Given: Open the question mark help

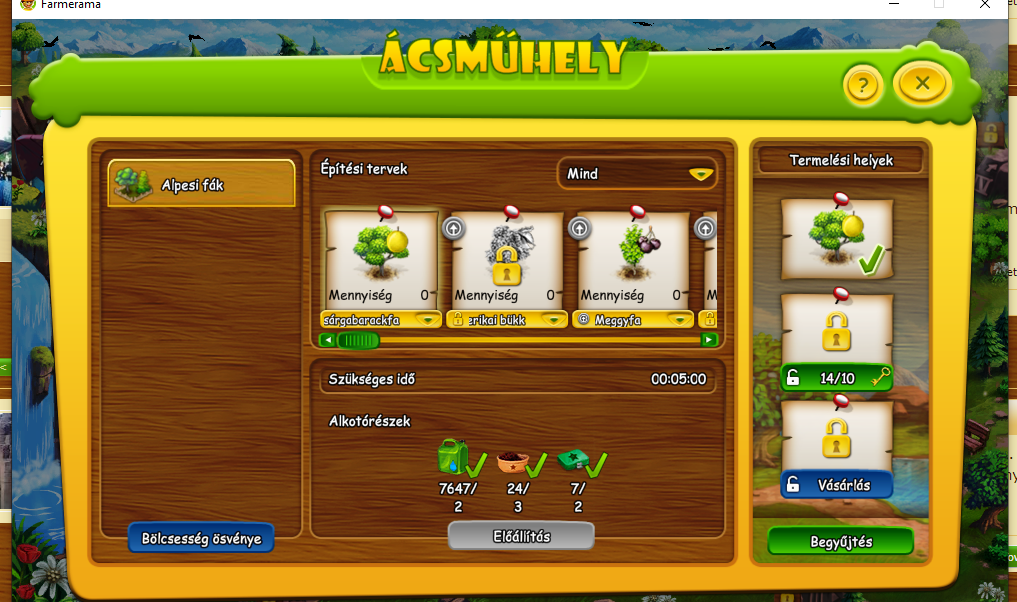Looking at the screenshot, I should click(x=862, y=86).
